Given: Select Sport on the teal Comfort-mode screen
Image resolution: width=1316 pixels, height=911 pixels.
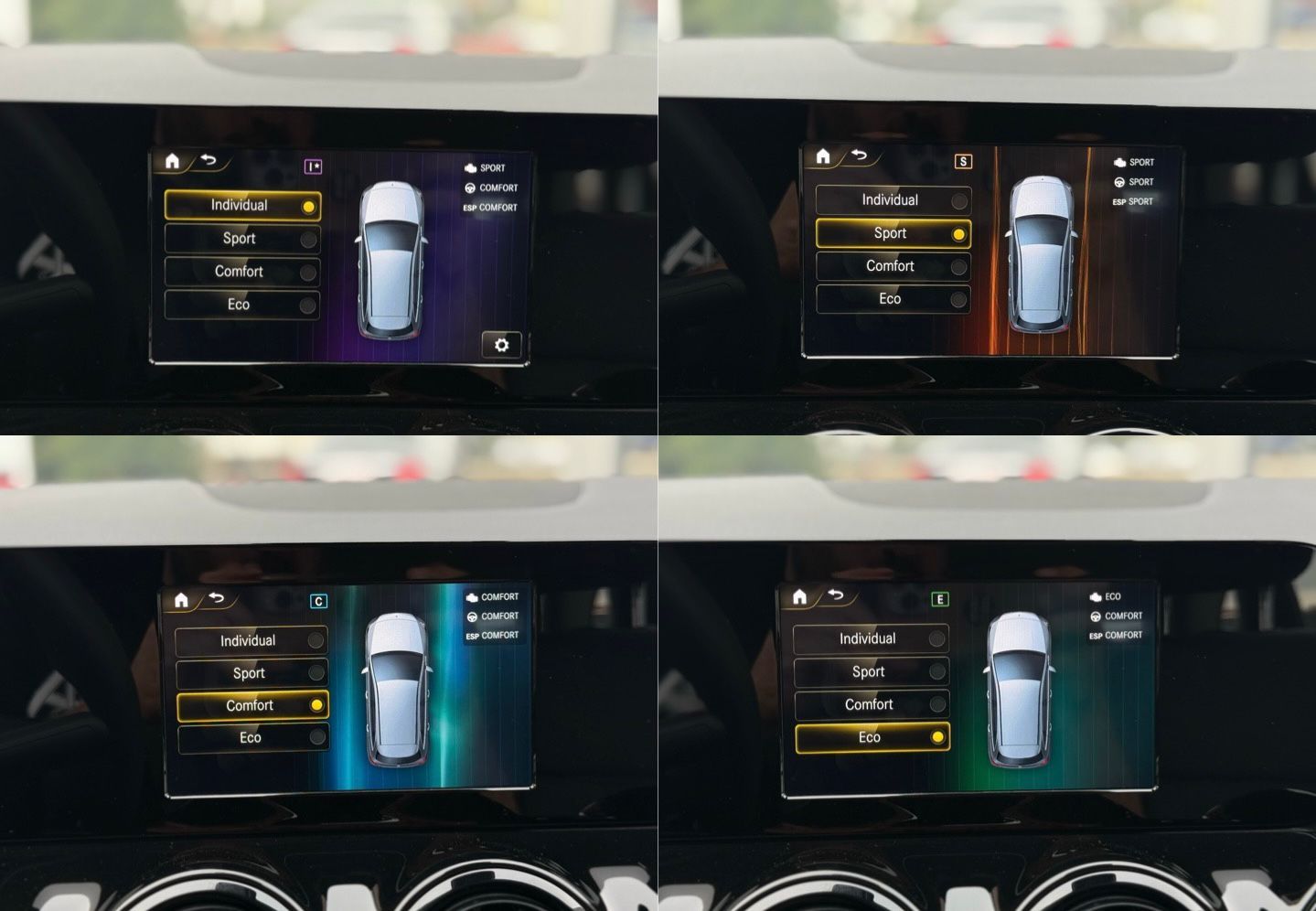Looking at the screenshot, I should pos(251,673).
